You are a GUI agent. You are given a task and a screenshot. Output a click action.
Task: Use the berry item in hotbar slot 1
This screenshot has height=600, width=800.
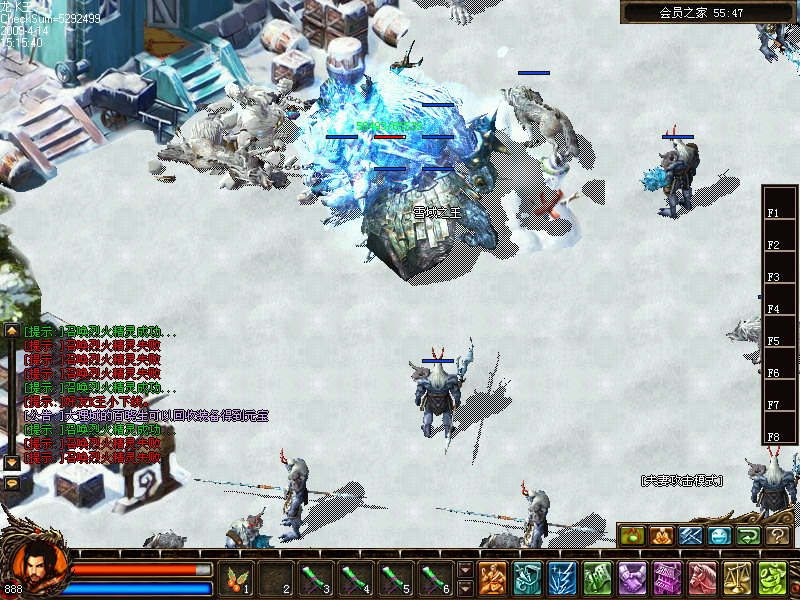(x=238, y=577)
